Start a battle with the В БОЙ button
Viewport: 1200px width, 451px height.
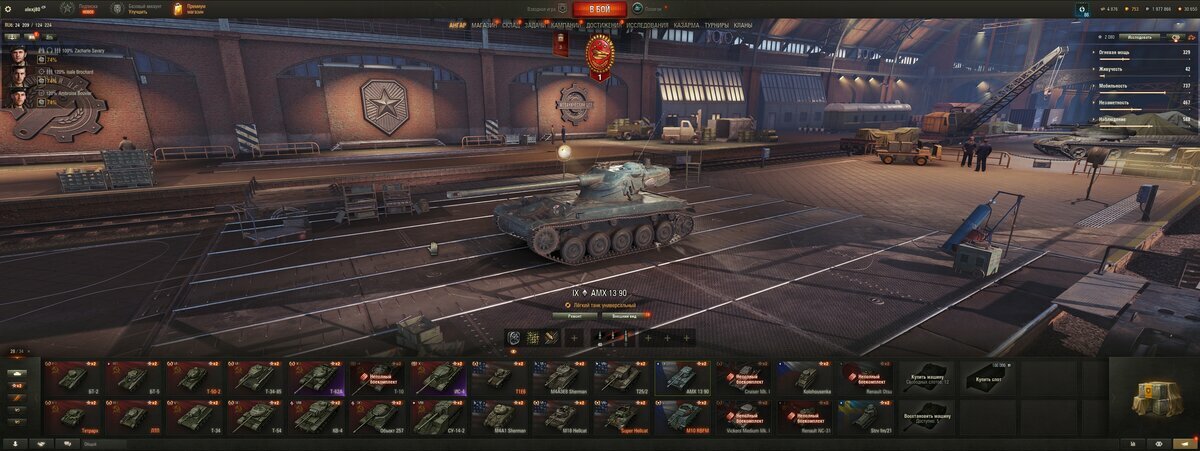pos(600,9)
